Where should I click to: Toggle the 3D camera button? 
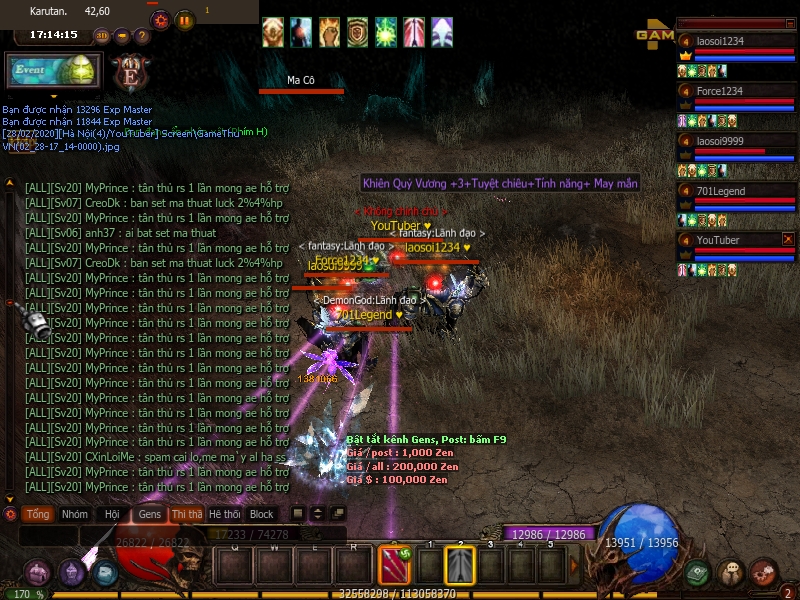click(x=101, y=36)
